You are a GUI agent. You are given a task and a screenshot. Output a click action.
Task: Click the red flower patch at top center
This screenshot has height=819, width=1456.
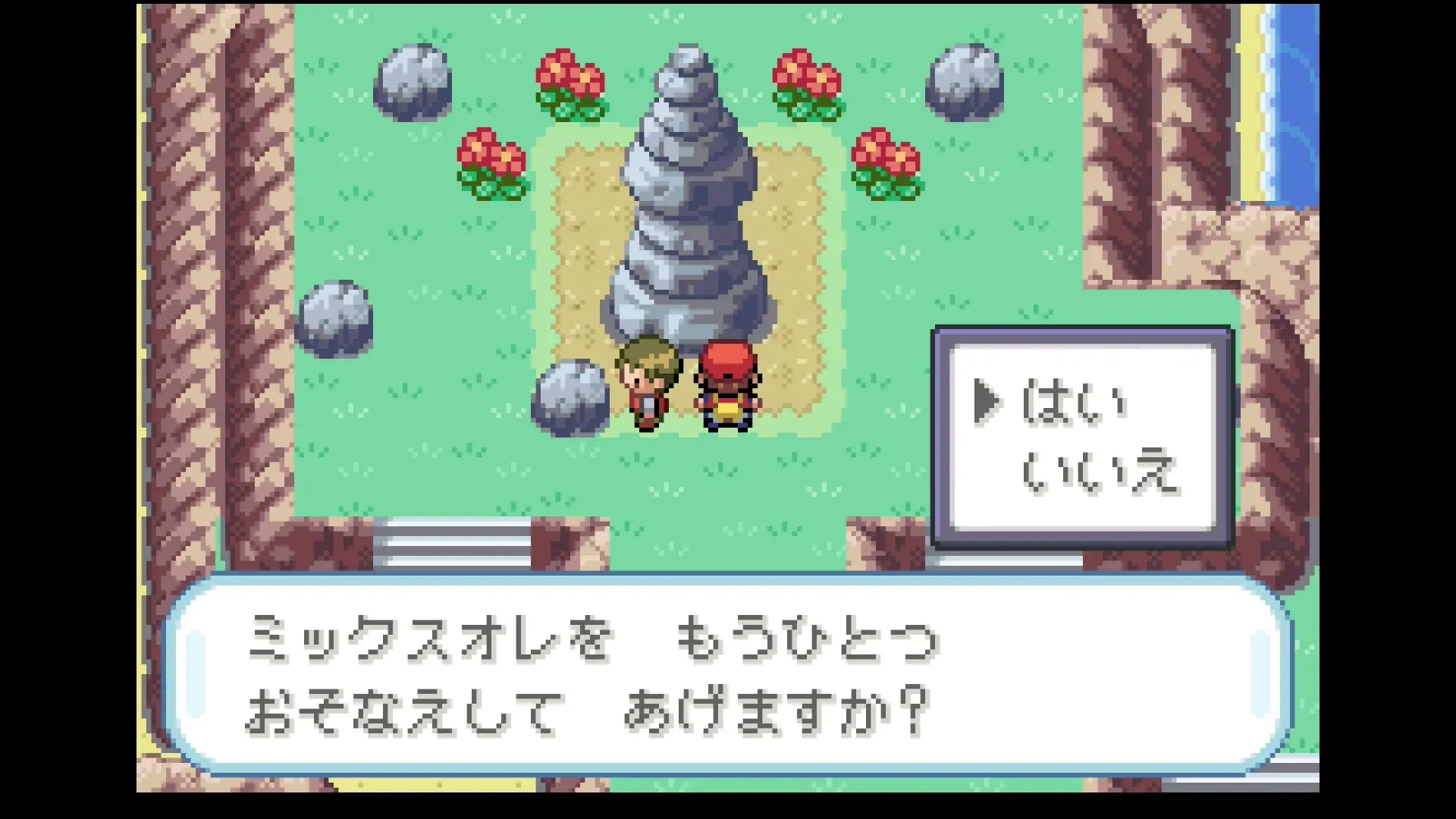pos(567,83)
